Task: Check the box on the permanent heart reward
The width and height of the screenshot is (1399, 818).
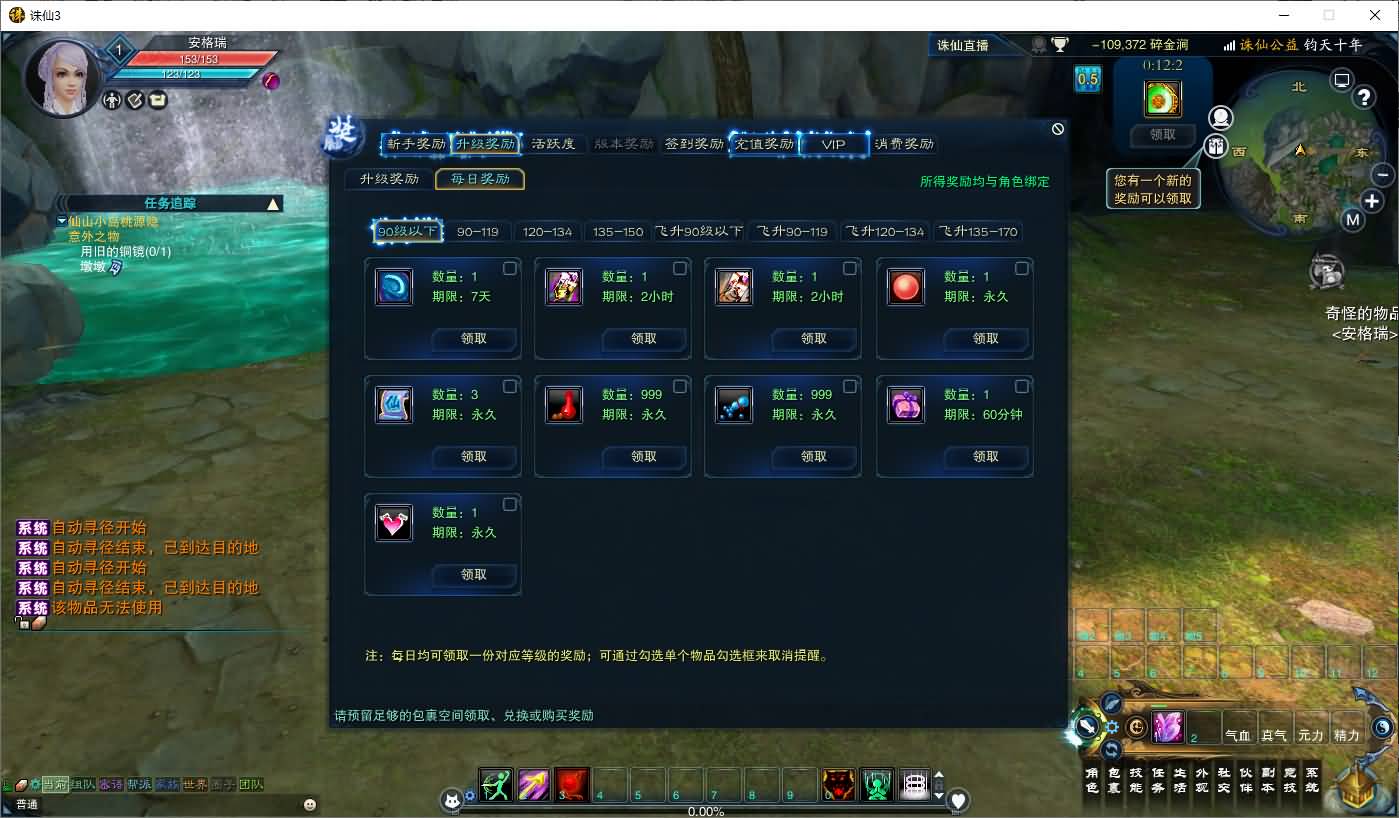Action: 508,504
